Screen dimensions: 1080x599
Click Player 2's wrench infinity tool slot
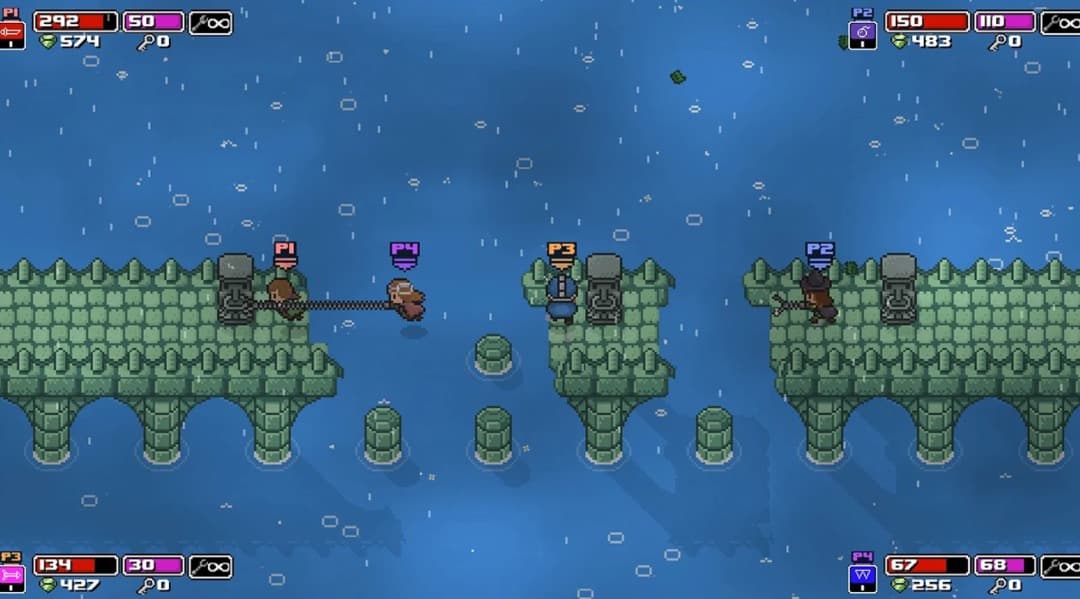tap(1061, 22)
